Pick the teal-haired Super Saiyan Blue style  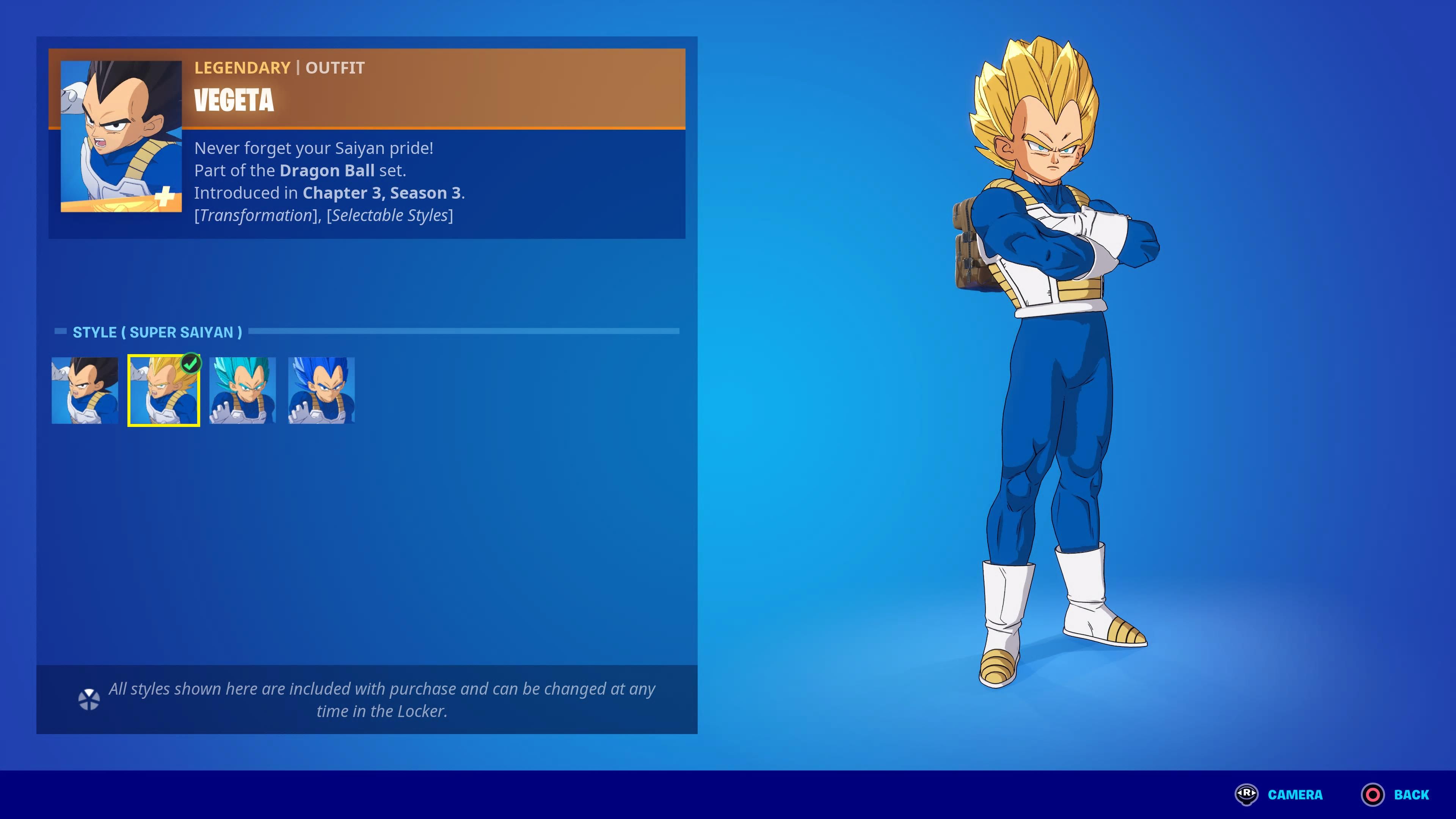(243, 390)
